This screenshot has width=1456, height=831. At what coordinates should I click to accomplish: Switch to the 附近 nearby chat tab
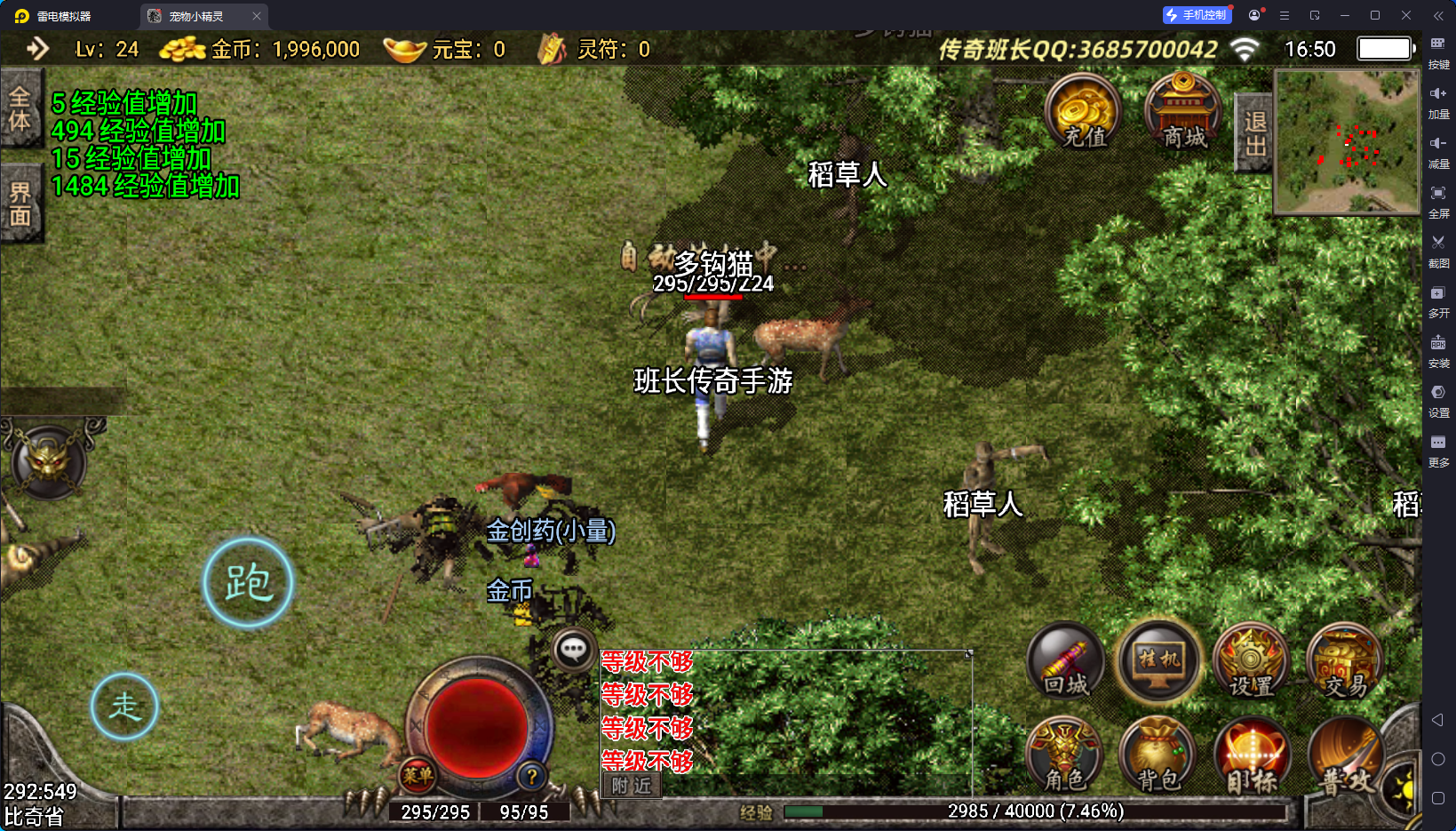[x=632, y=786]
